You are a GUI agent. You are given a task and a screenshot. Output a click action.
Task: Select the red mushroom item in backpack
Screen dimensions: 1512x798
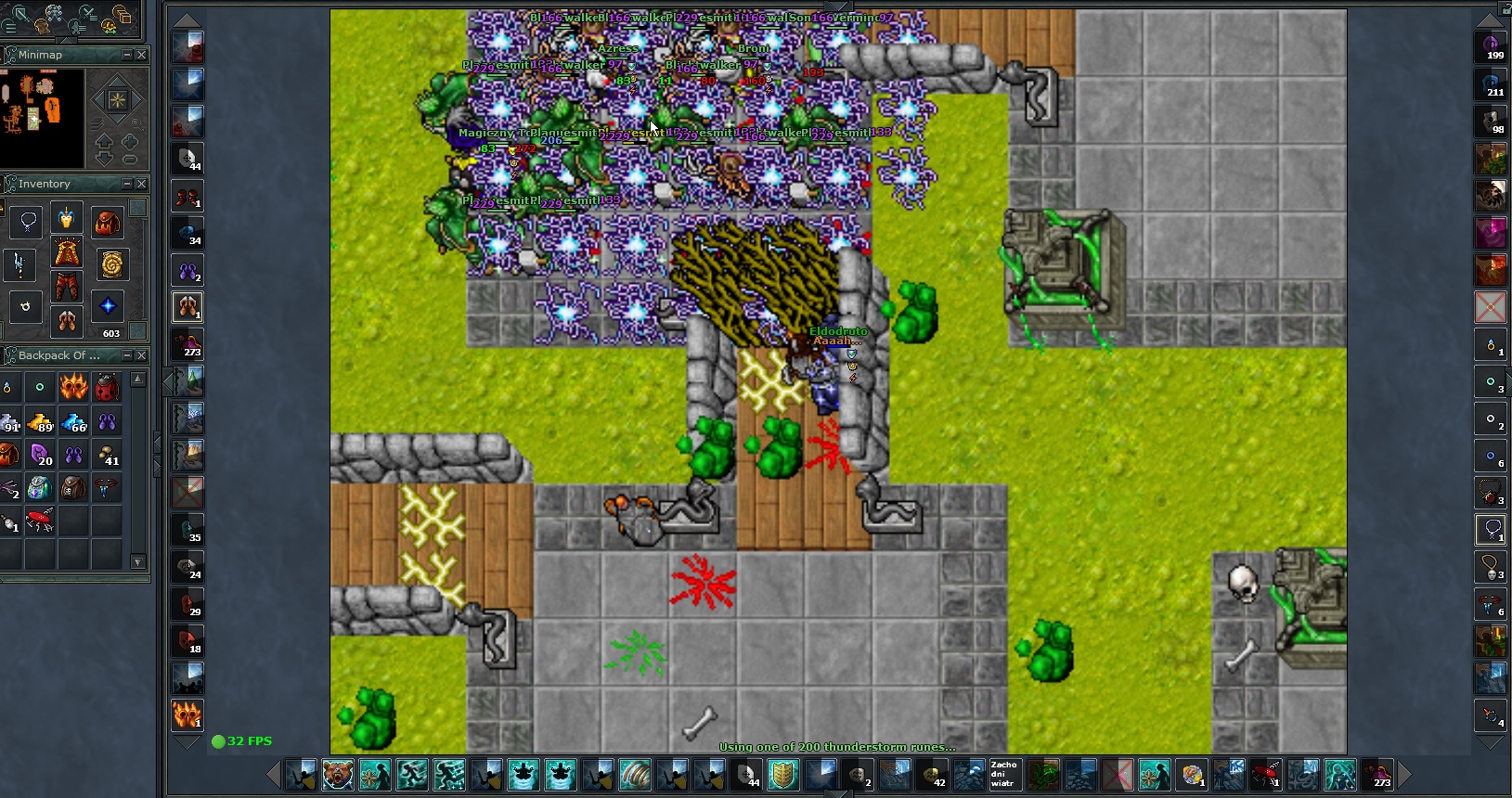click(40, 521)
